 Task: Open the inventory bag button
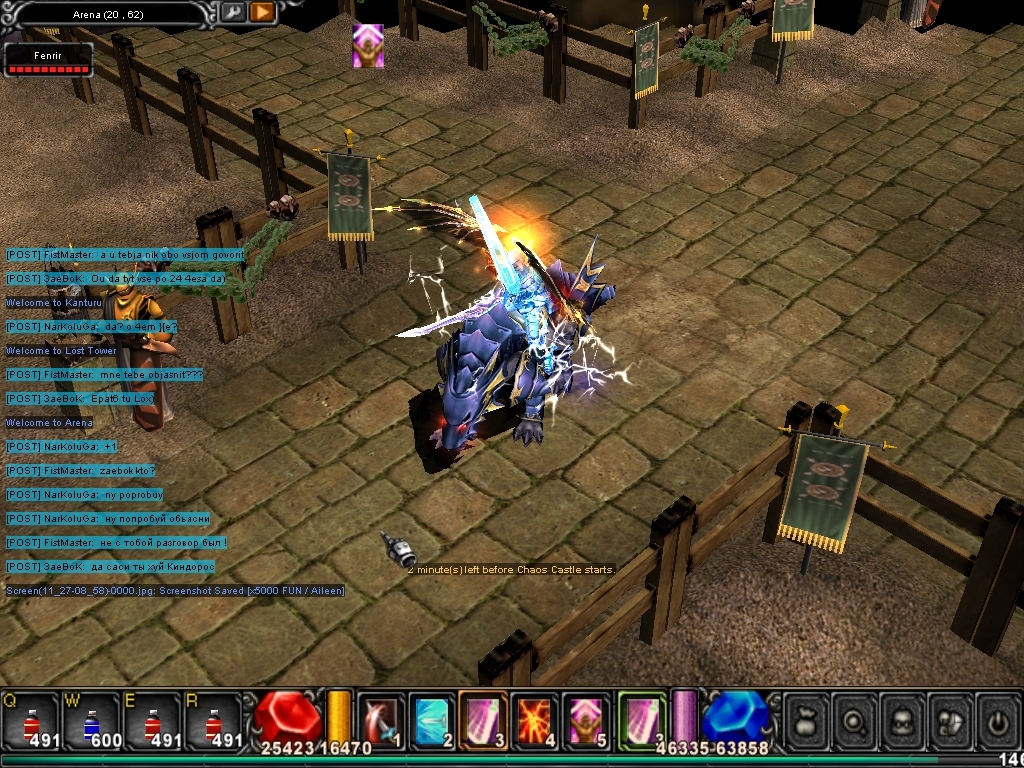[x=806, y=720]
